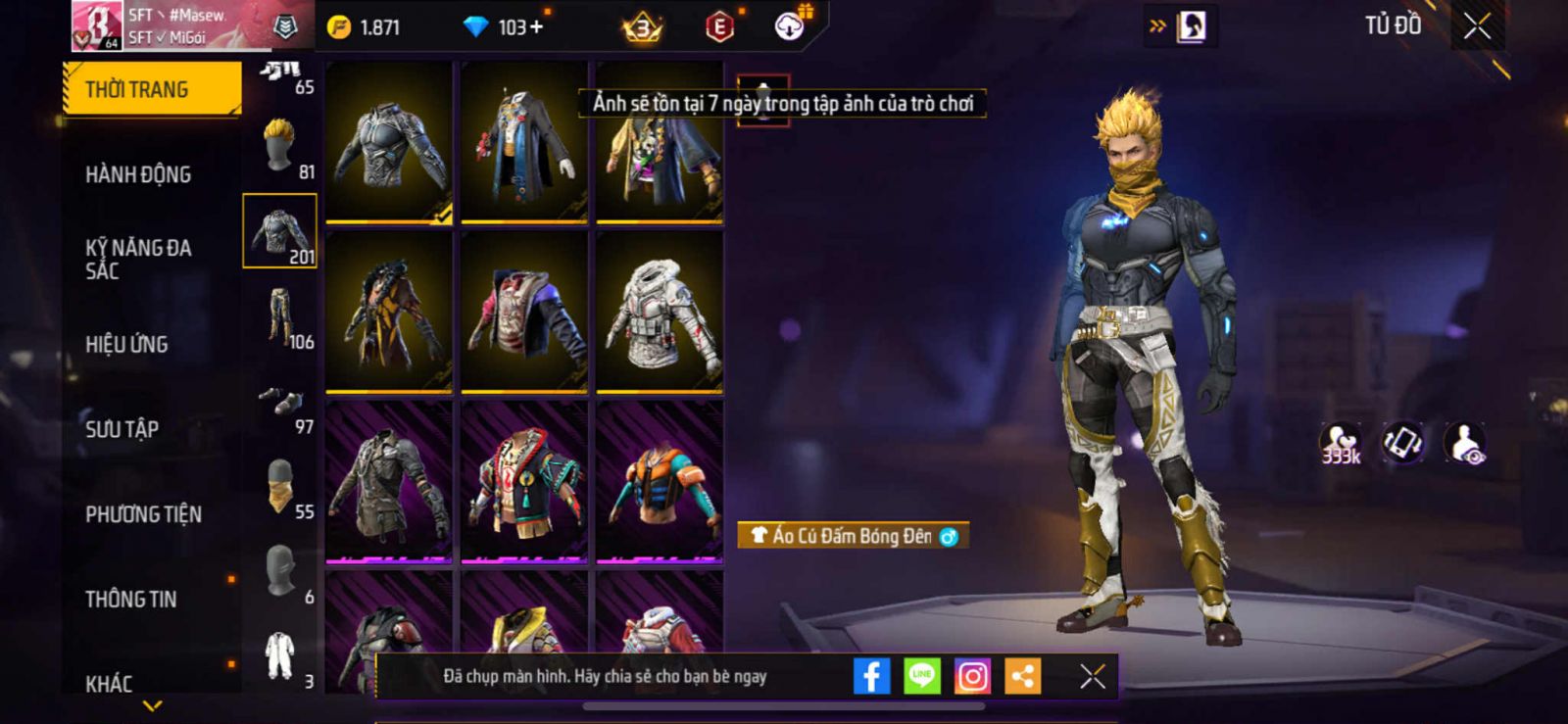Share screenshot via LINE
The height and width of the screenshot is (724, 1568).
click(x=921, y=676)
